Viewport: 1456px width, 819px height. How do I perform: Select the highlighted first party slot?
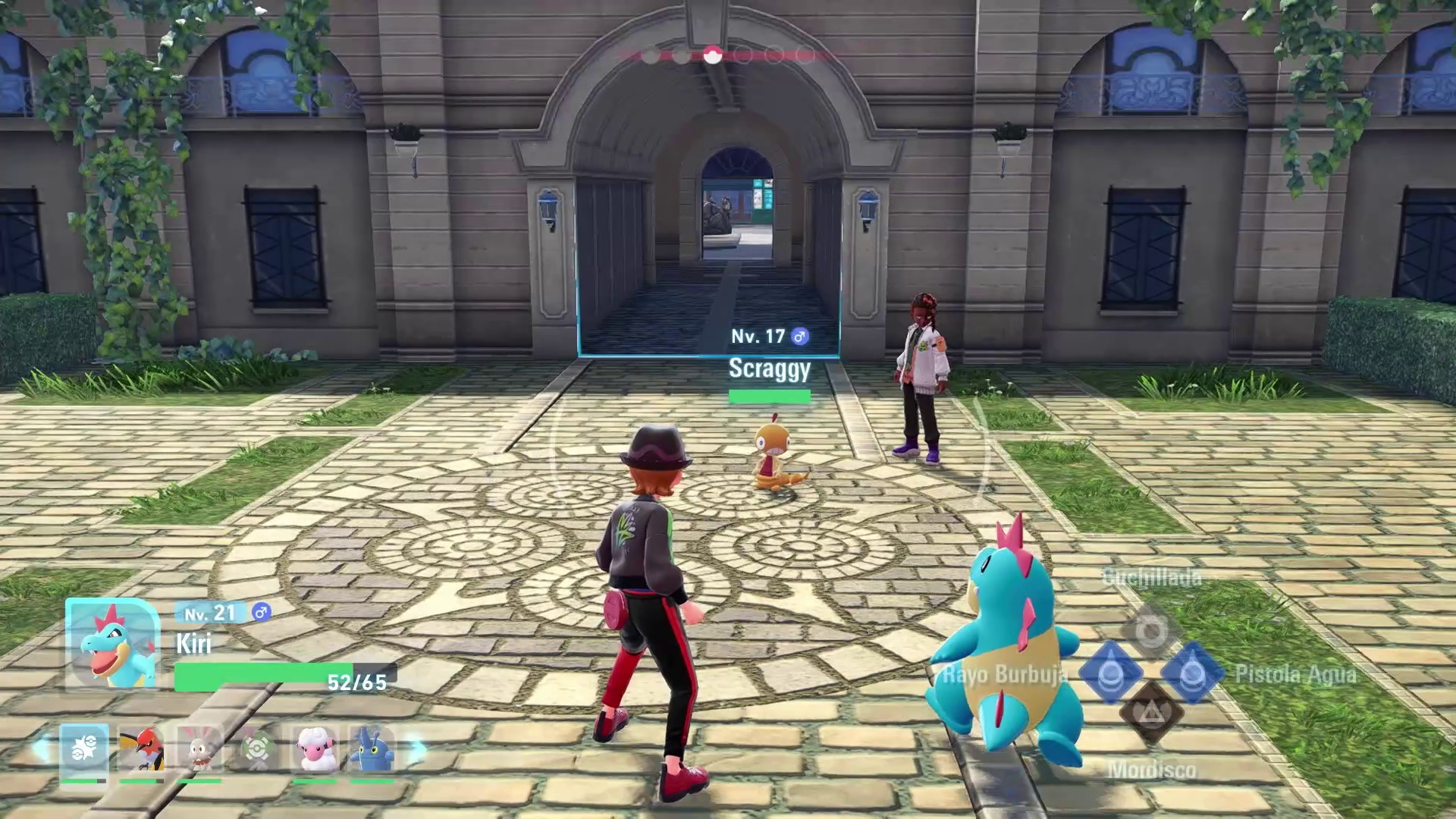coord(84,749)
